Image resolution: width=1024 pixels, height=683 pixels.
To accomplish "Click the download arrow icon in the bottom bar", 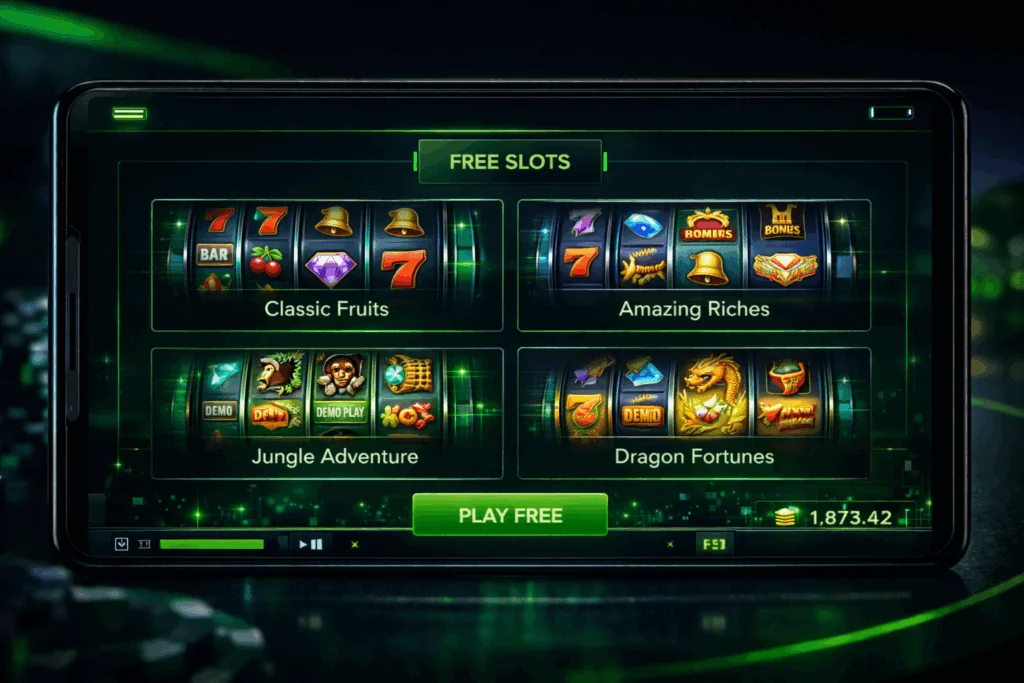I will (x=122, y=544).
